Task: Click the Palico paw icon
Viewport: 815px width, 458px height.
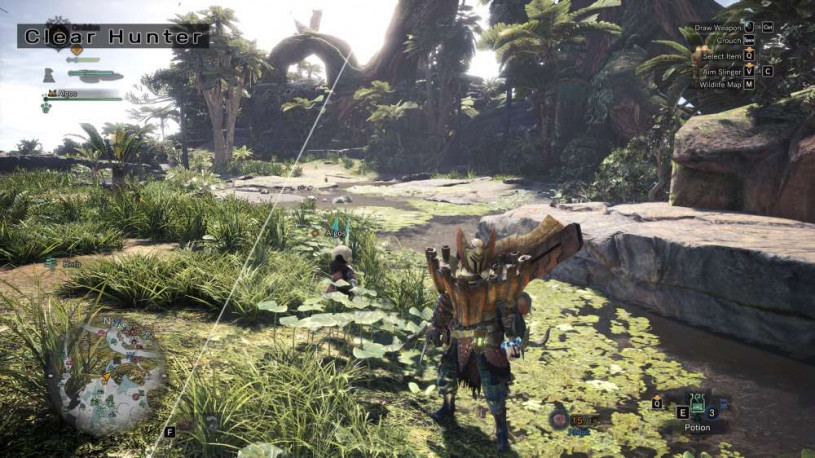Action: (x=46, y=108)
